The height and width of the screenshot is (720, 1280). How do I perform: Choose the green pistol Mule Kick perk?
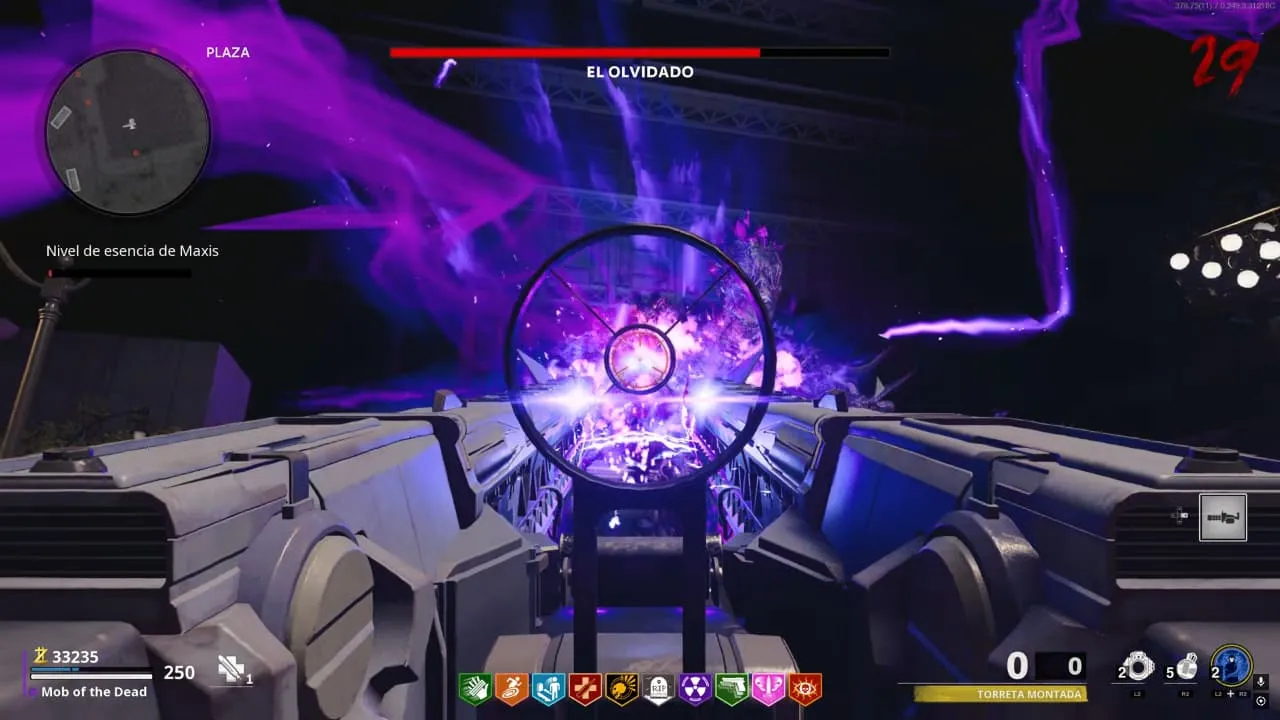(732, 689)
